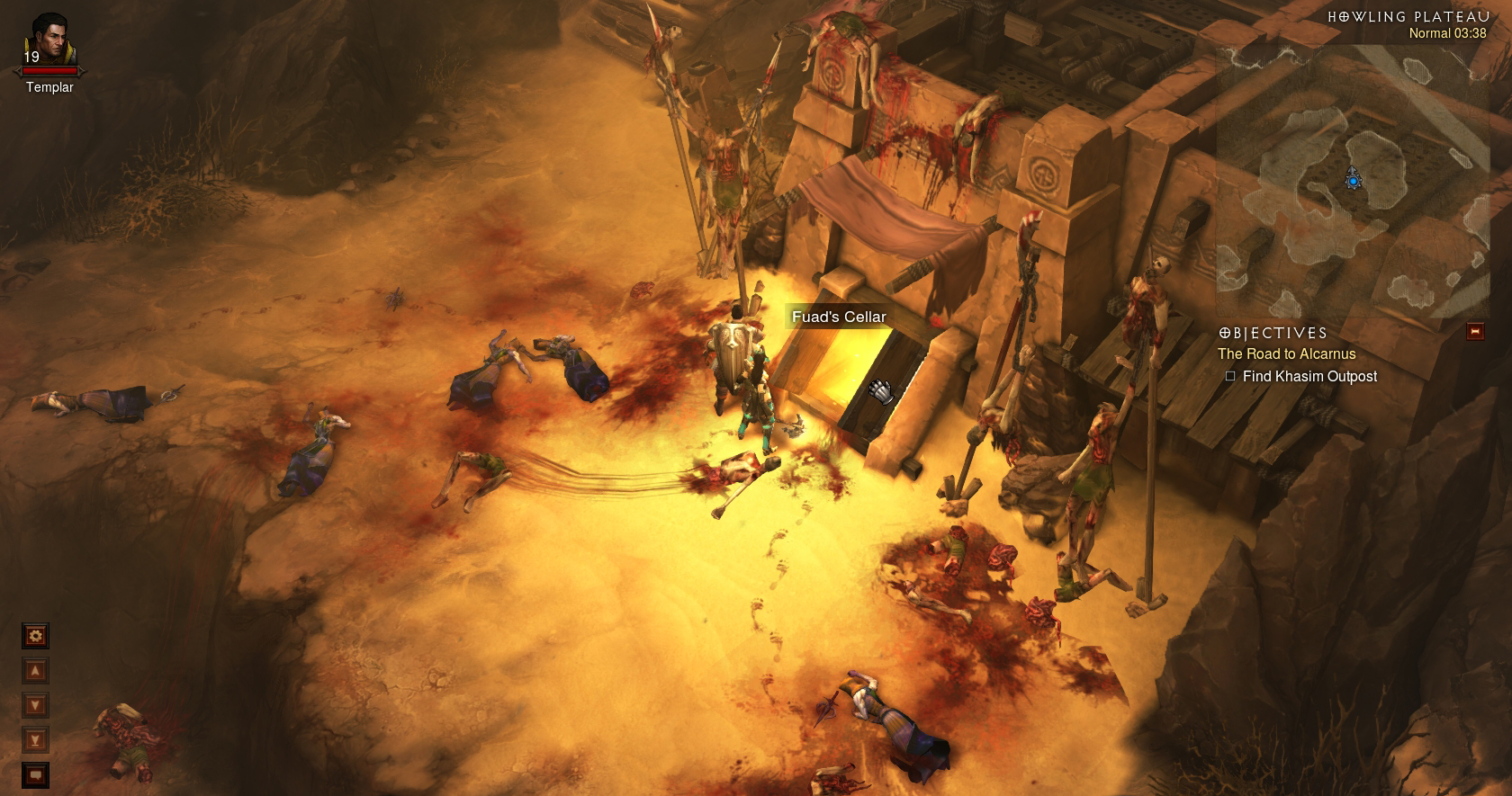The width and height of the screenshot is (1512, 796).
Task: Click the plain down arrow chat button
Action: point(36,705)
